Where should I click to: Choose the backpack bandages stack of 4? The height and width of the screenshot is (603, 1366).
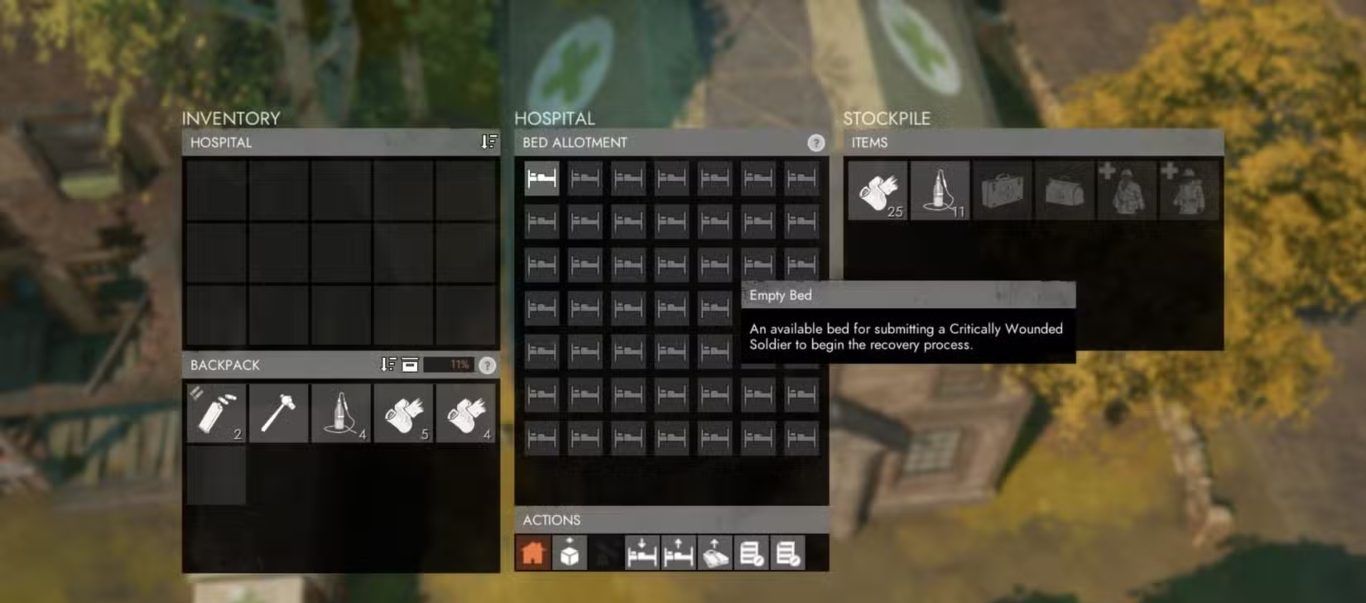(465, 413)
